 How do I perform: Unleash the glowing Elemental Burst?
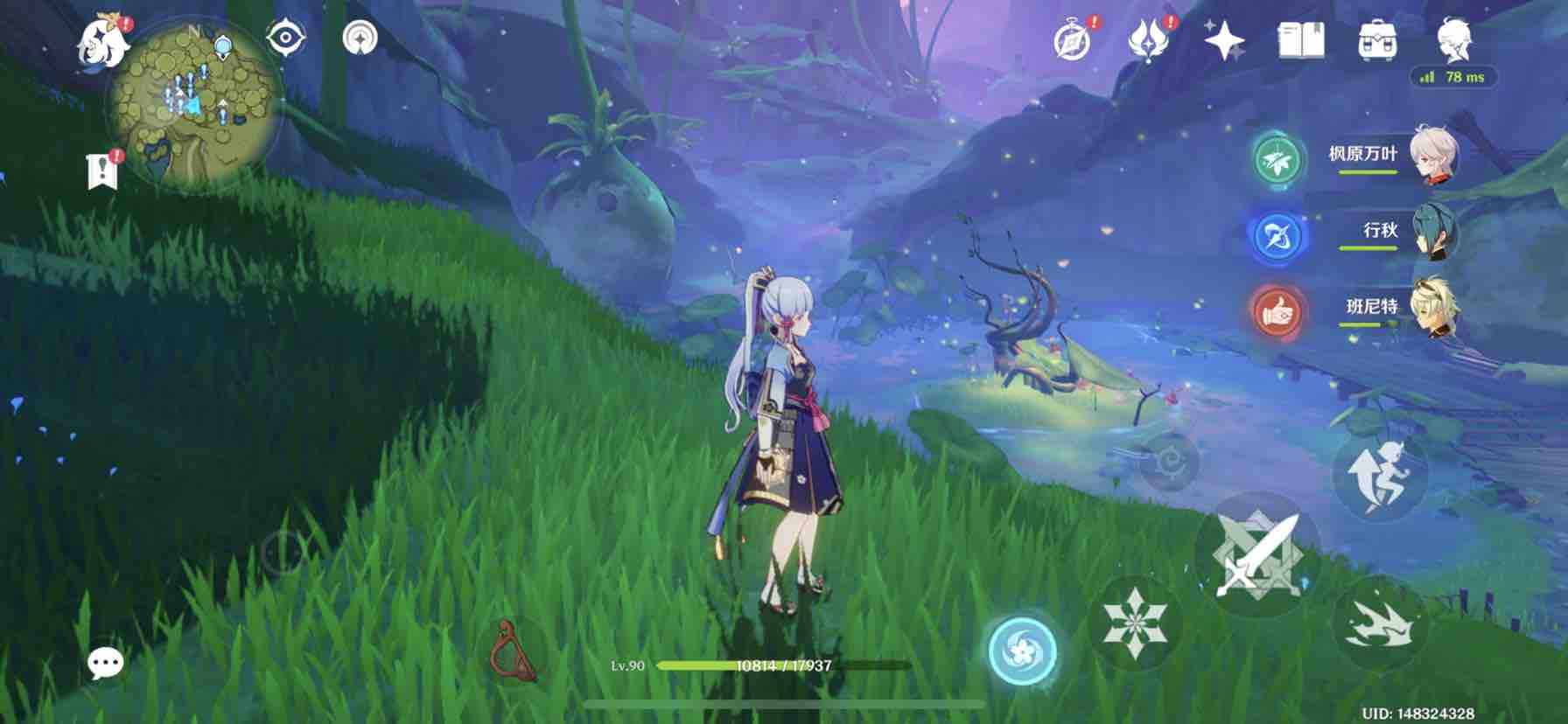click(1022, 651)
